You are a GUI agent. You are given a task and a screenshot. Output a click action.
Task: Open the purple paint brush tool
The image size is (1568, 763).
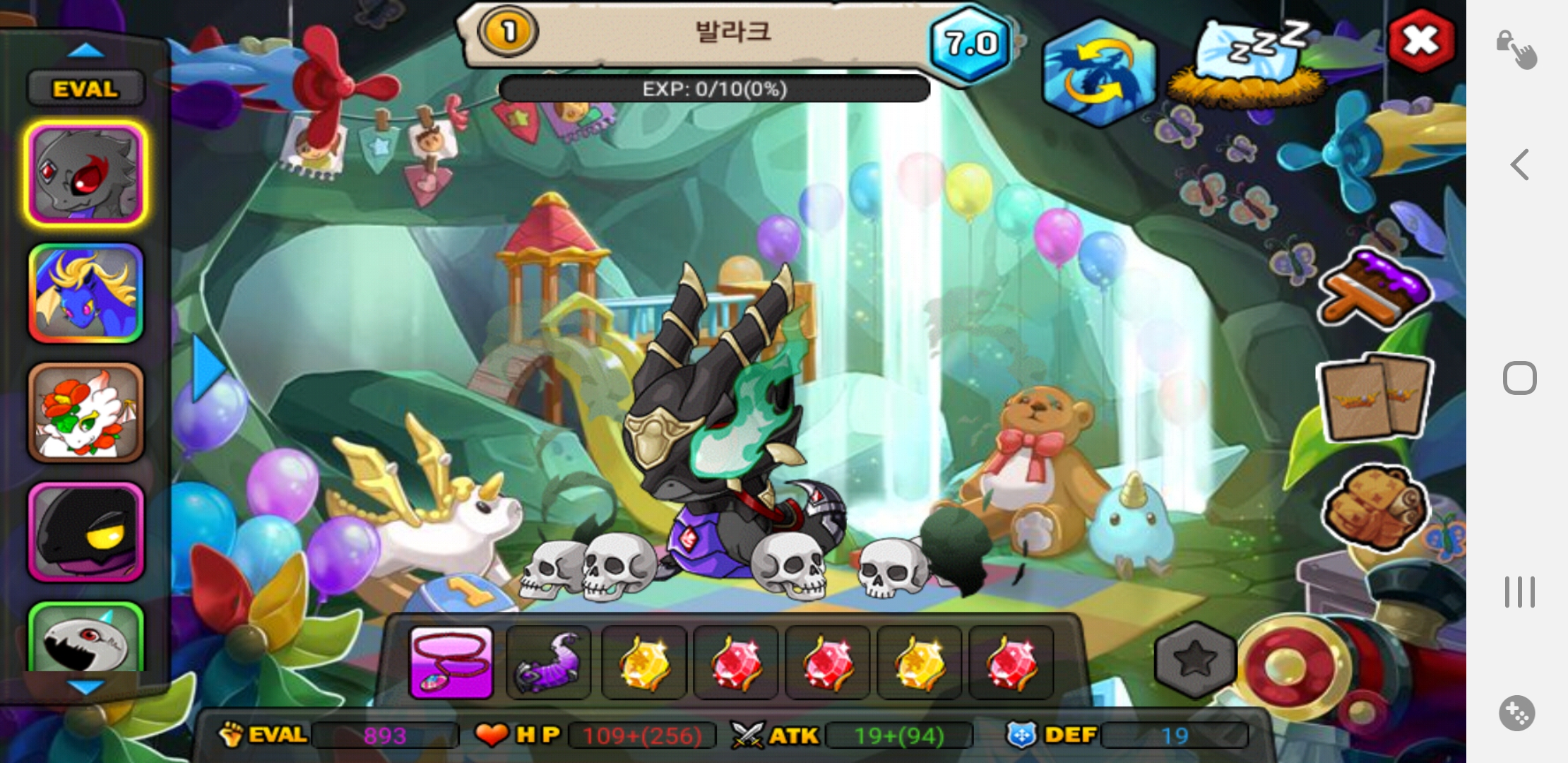[1374, 288]
